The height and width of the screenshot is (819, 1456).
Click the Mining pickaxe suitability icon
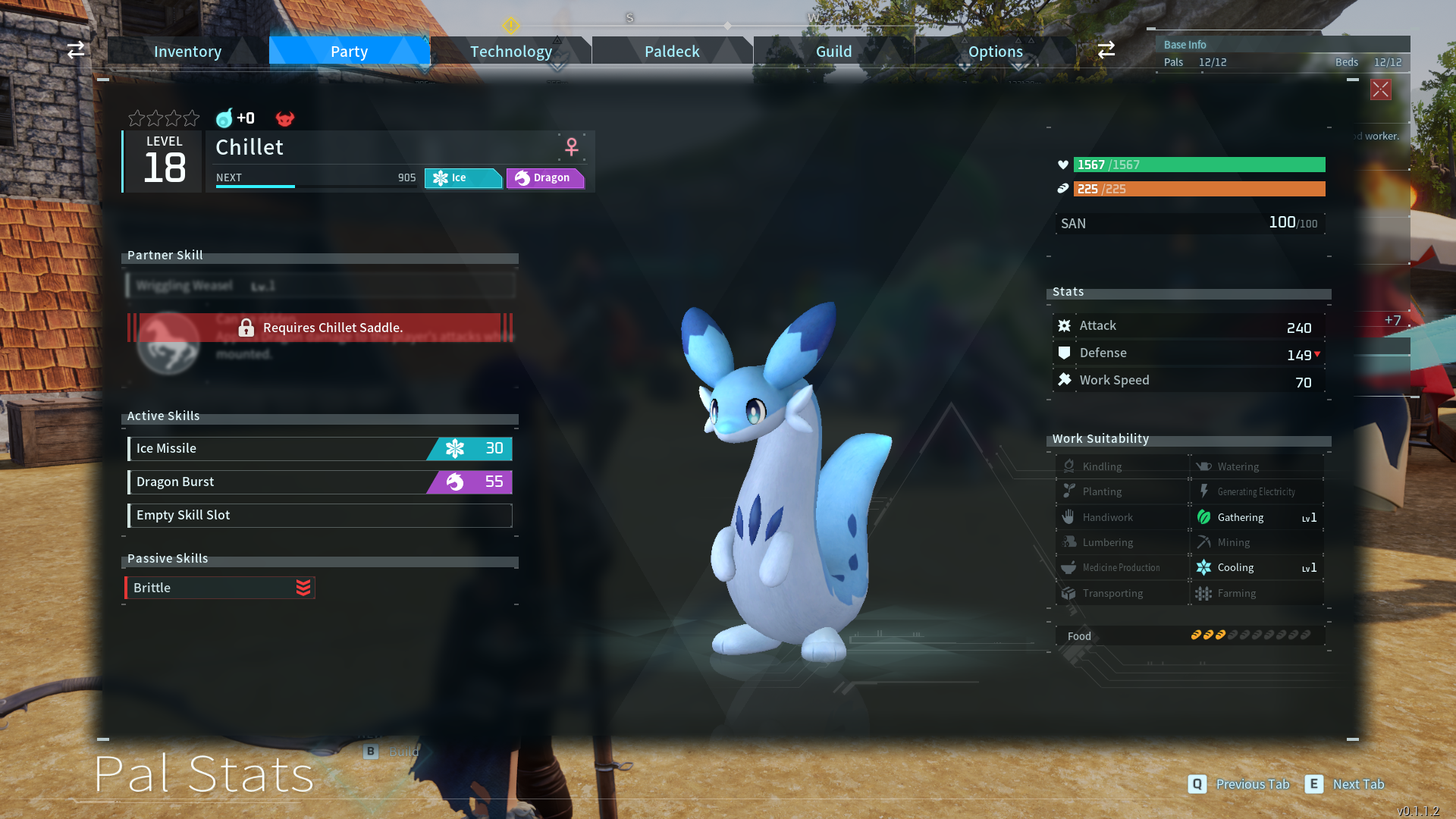click(1205, 541)
